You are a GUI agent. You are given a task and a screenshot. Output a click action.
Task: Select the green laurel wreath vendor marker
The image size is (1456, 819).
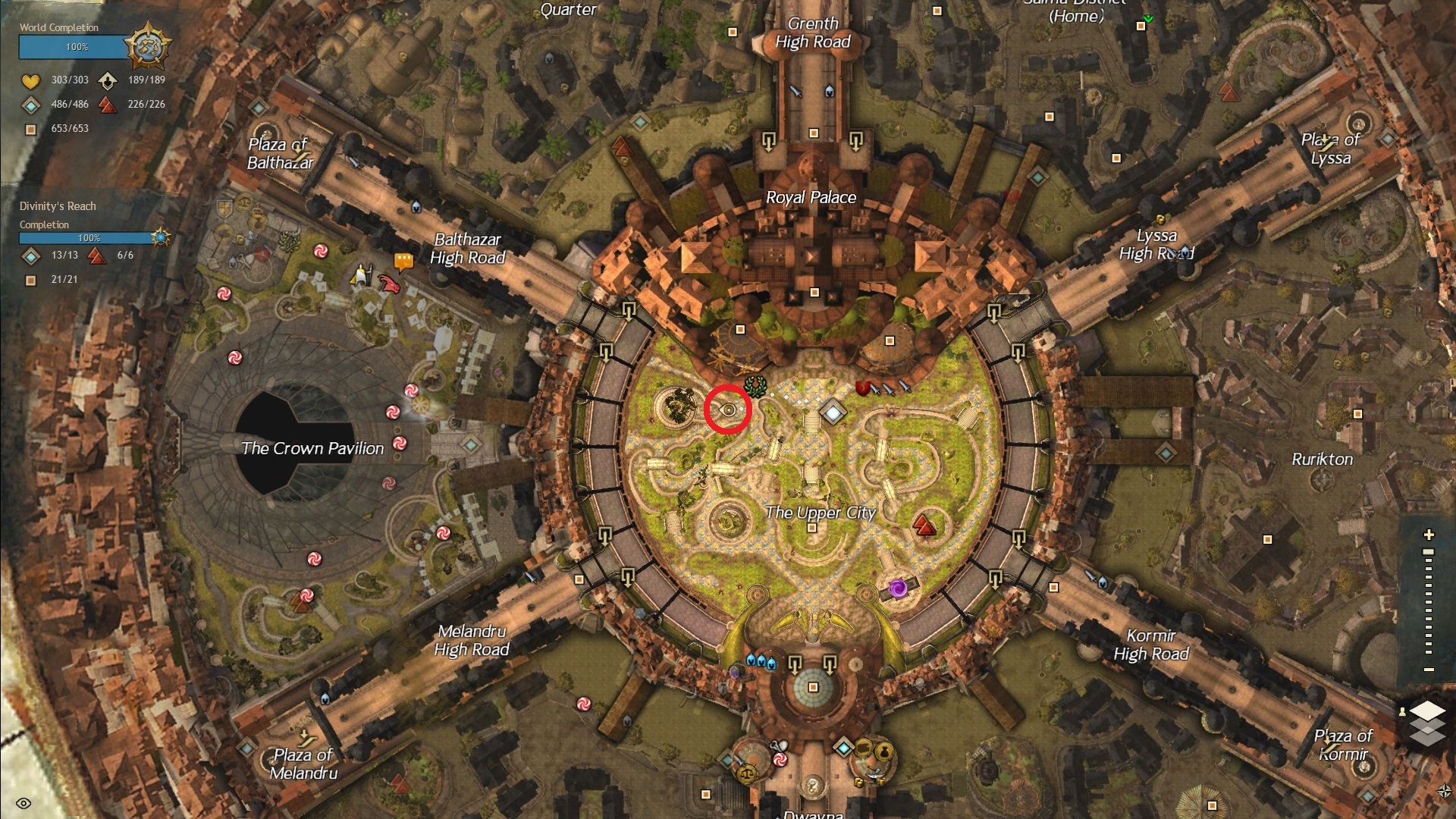click(755, 385)
